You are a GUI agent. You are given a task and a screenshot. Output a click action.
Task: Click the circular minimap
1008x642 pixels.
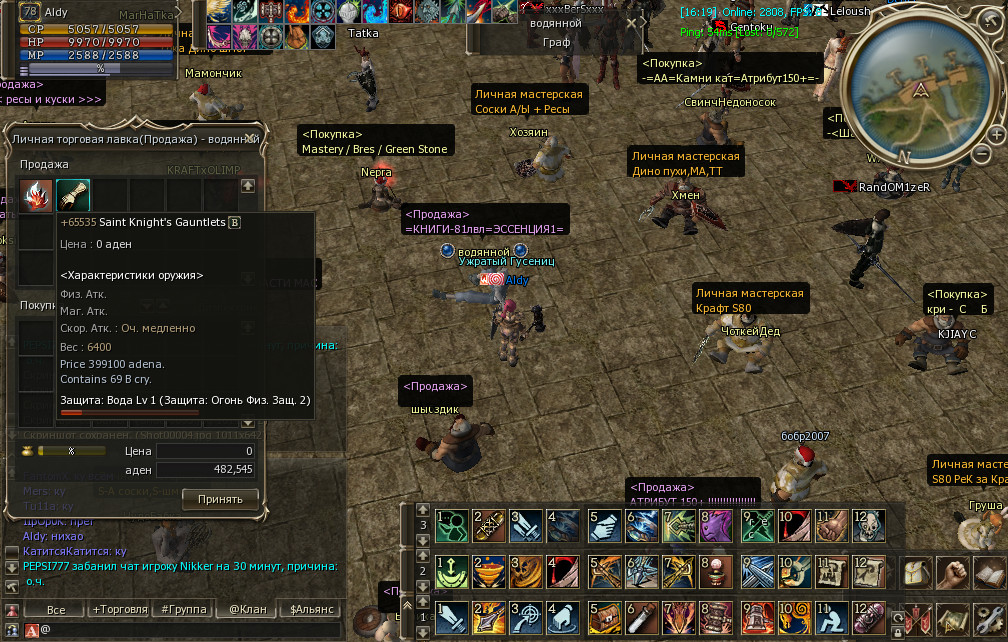click(918, 95)
